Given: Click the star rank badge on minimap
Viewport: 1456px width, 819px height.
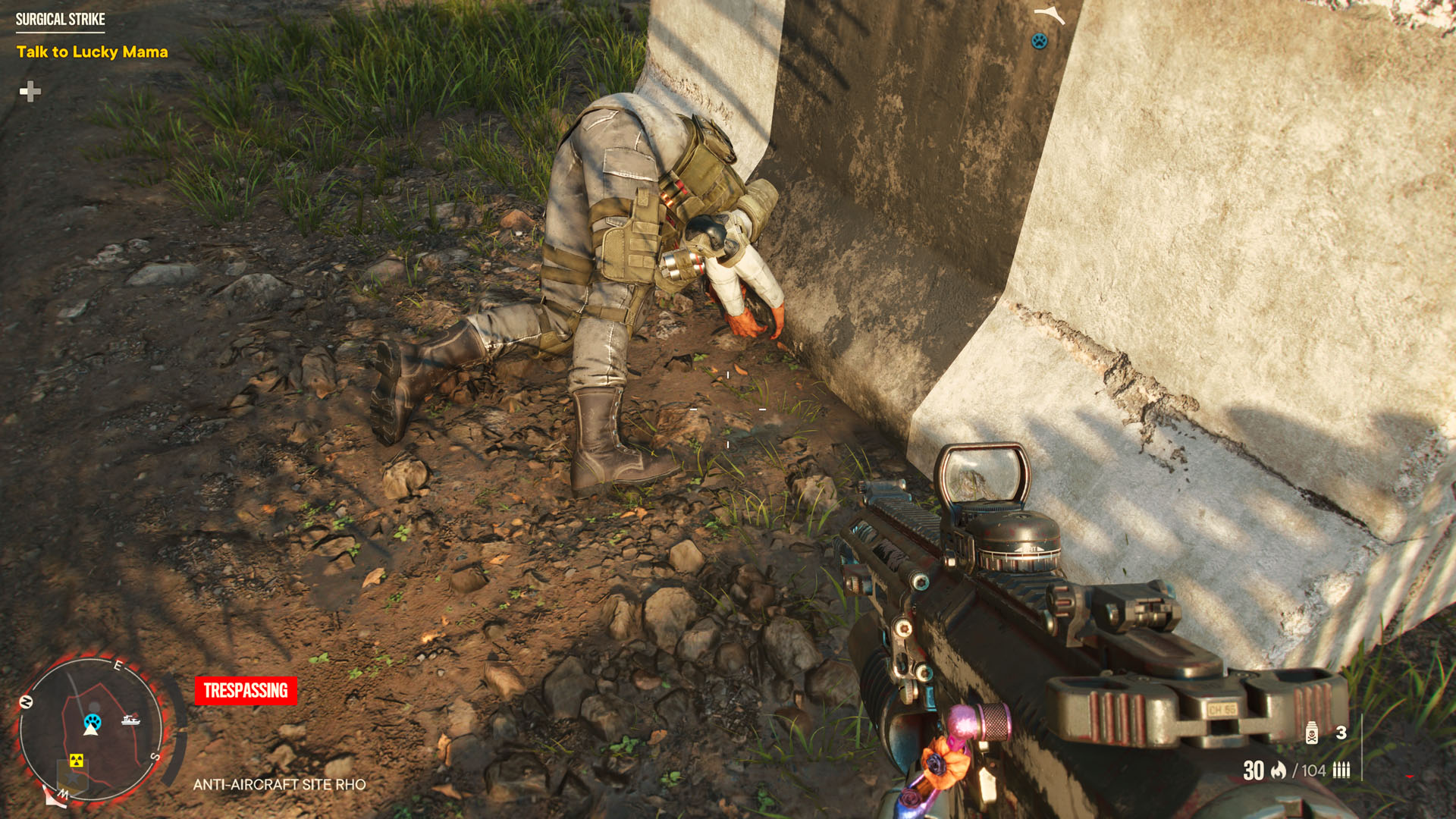Looking at the screenshot, I should pyautogui.click(x=73, y=779).
